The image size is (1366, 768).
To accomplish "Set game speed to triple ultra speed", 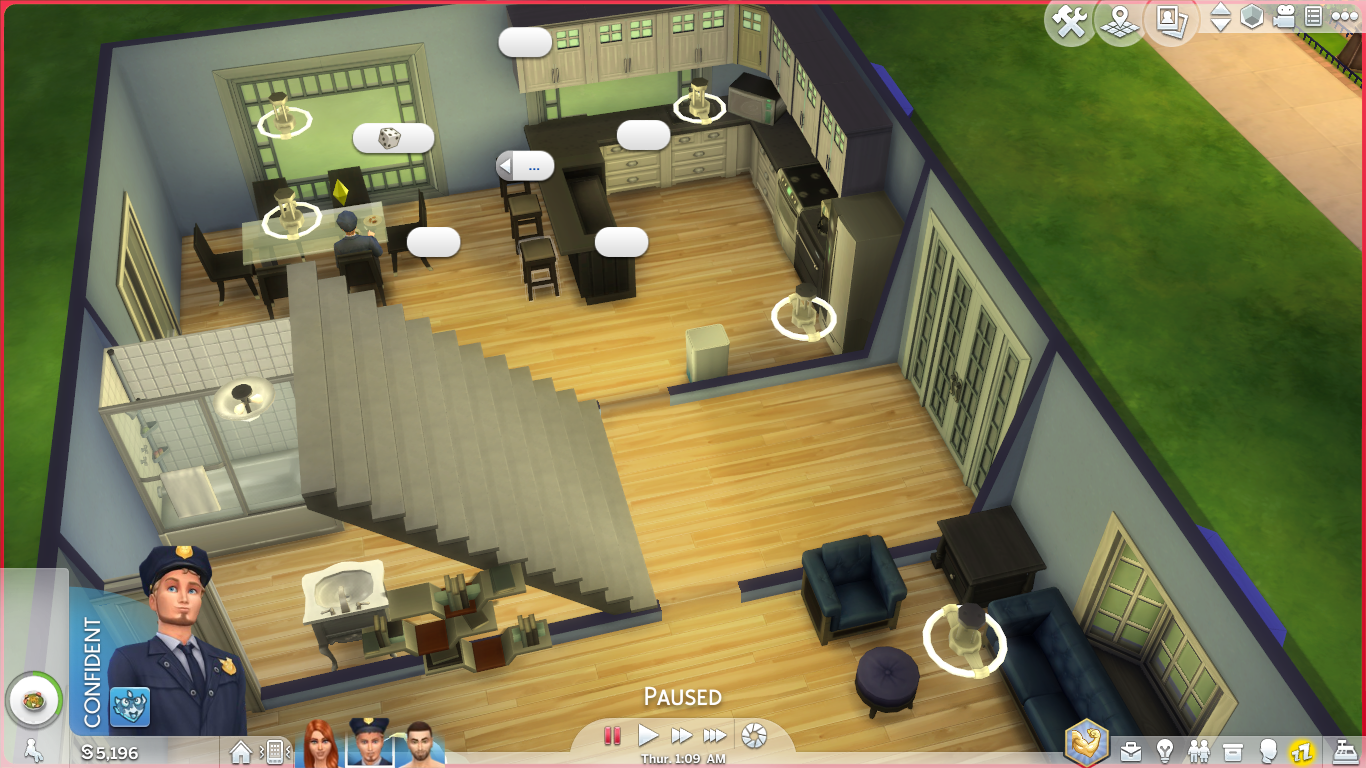I will tap(714, 736).
